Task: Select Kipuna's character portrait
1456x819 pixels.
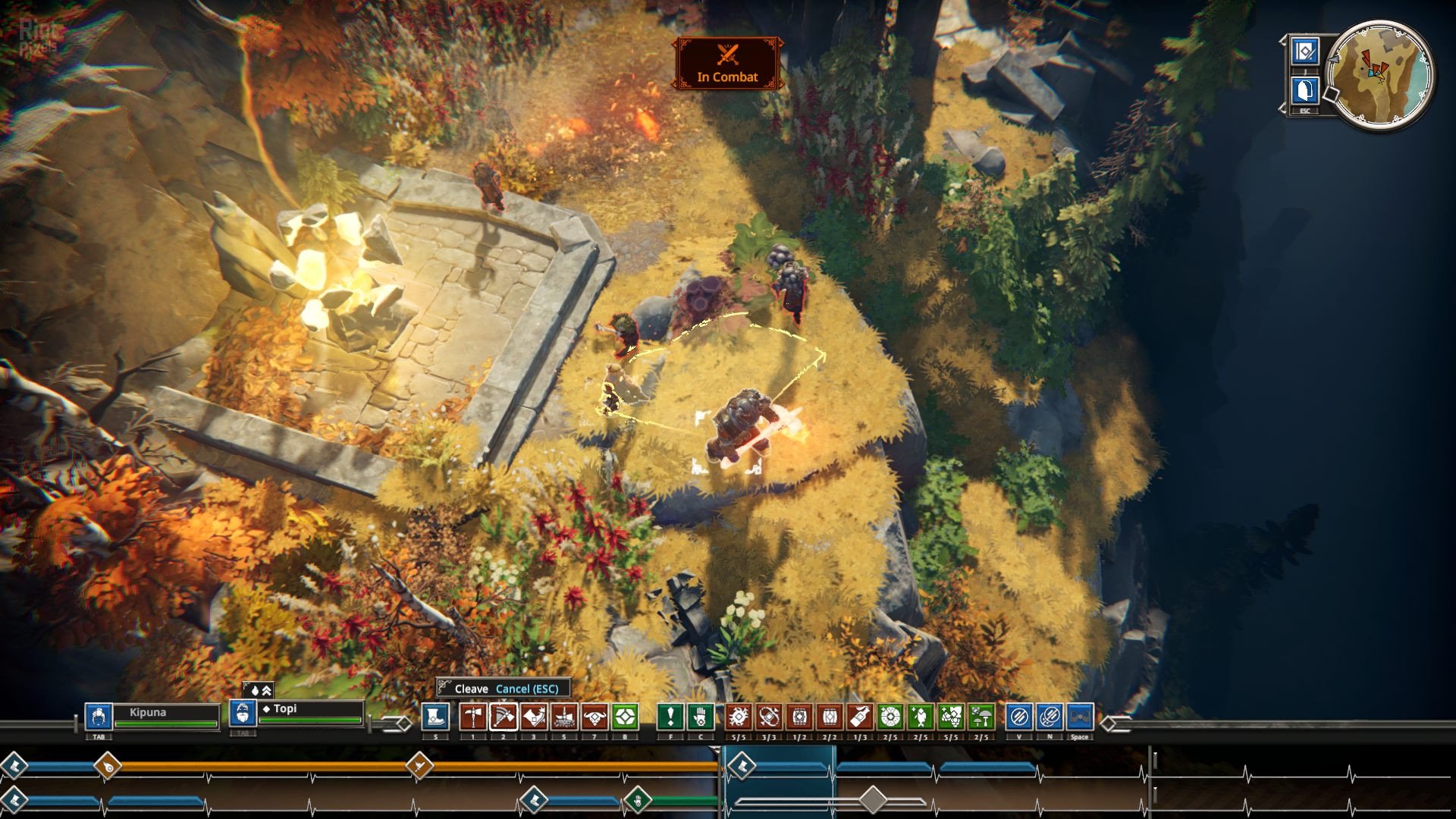Action: 99,717
